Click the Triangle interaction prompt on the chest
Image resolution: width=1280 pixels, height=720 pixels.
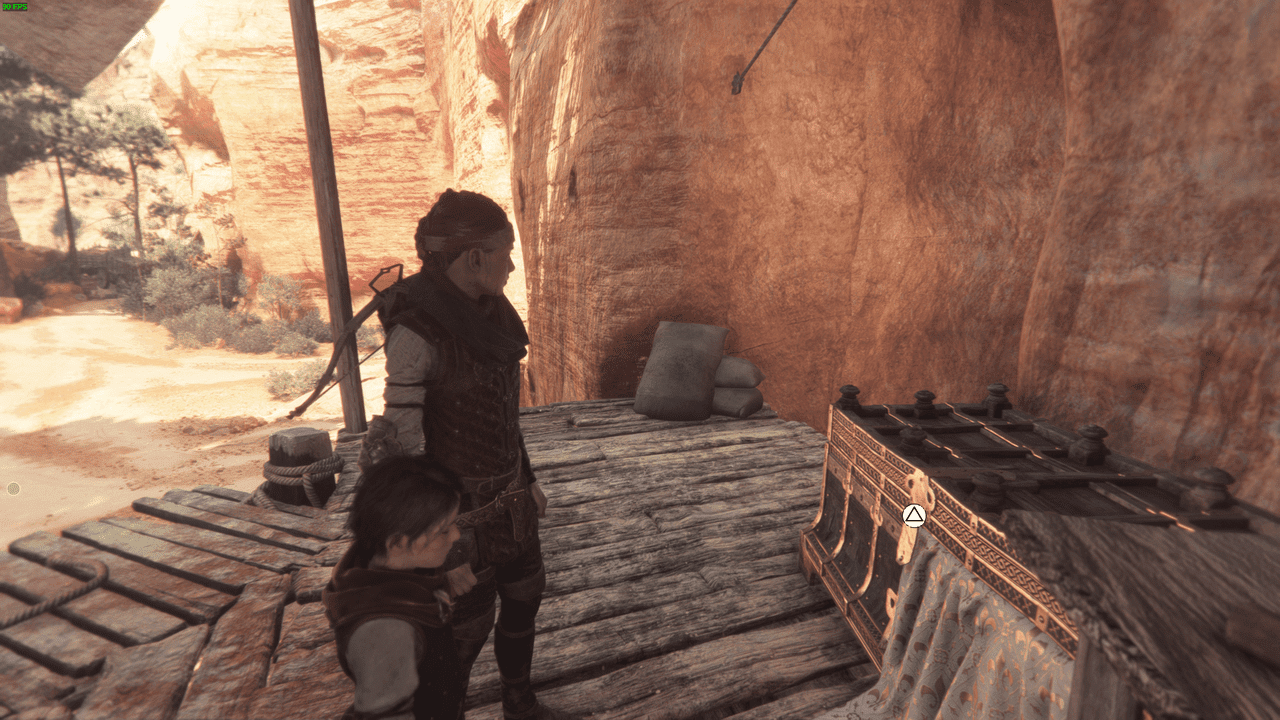tap(912, 516)
